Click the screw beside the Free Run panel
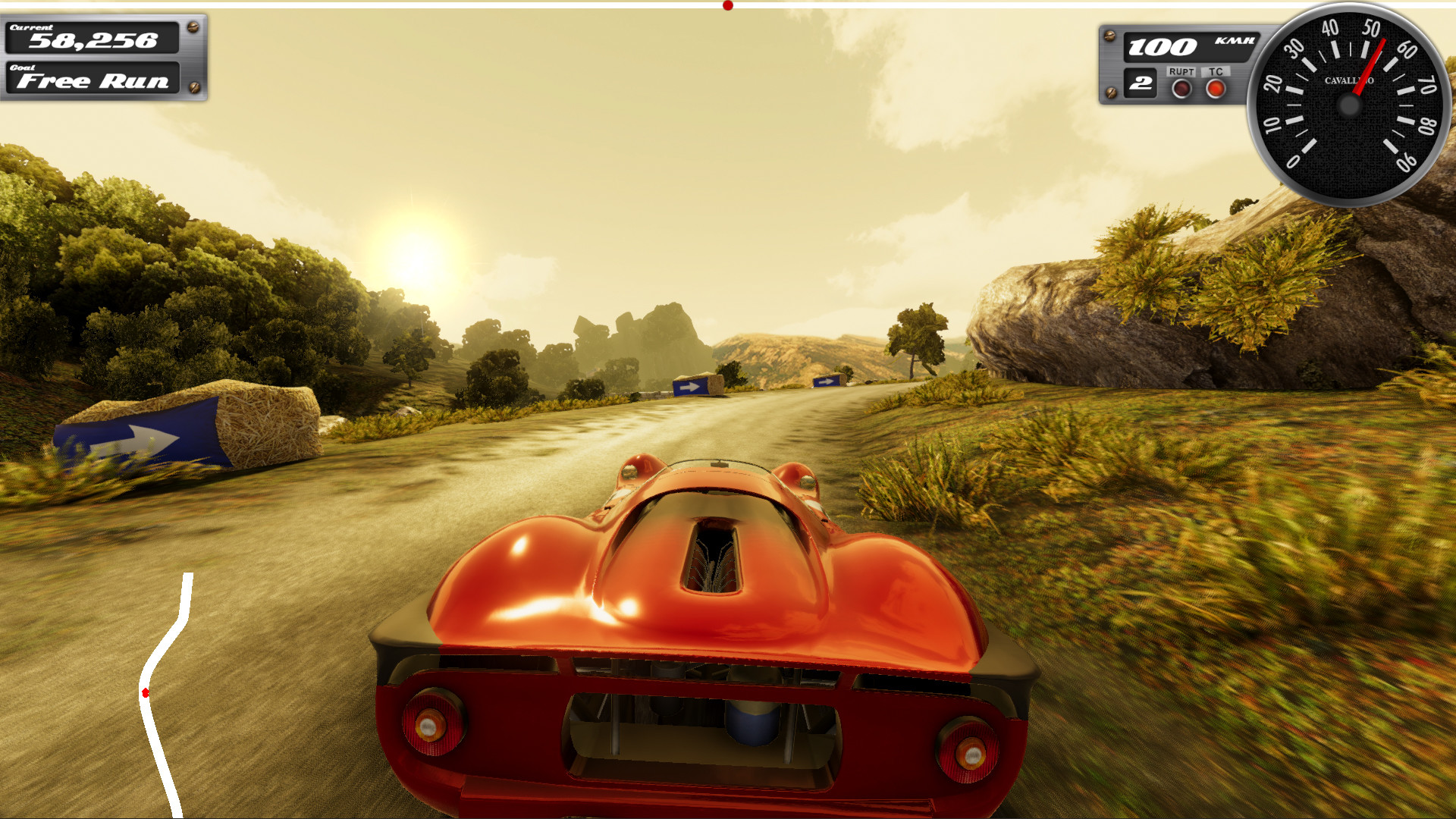The image size is (1456, 819). (x=194, y=87)
